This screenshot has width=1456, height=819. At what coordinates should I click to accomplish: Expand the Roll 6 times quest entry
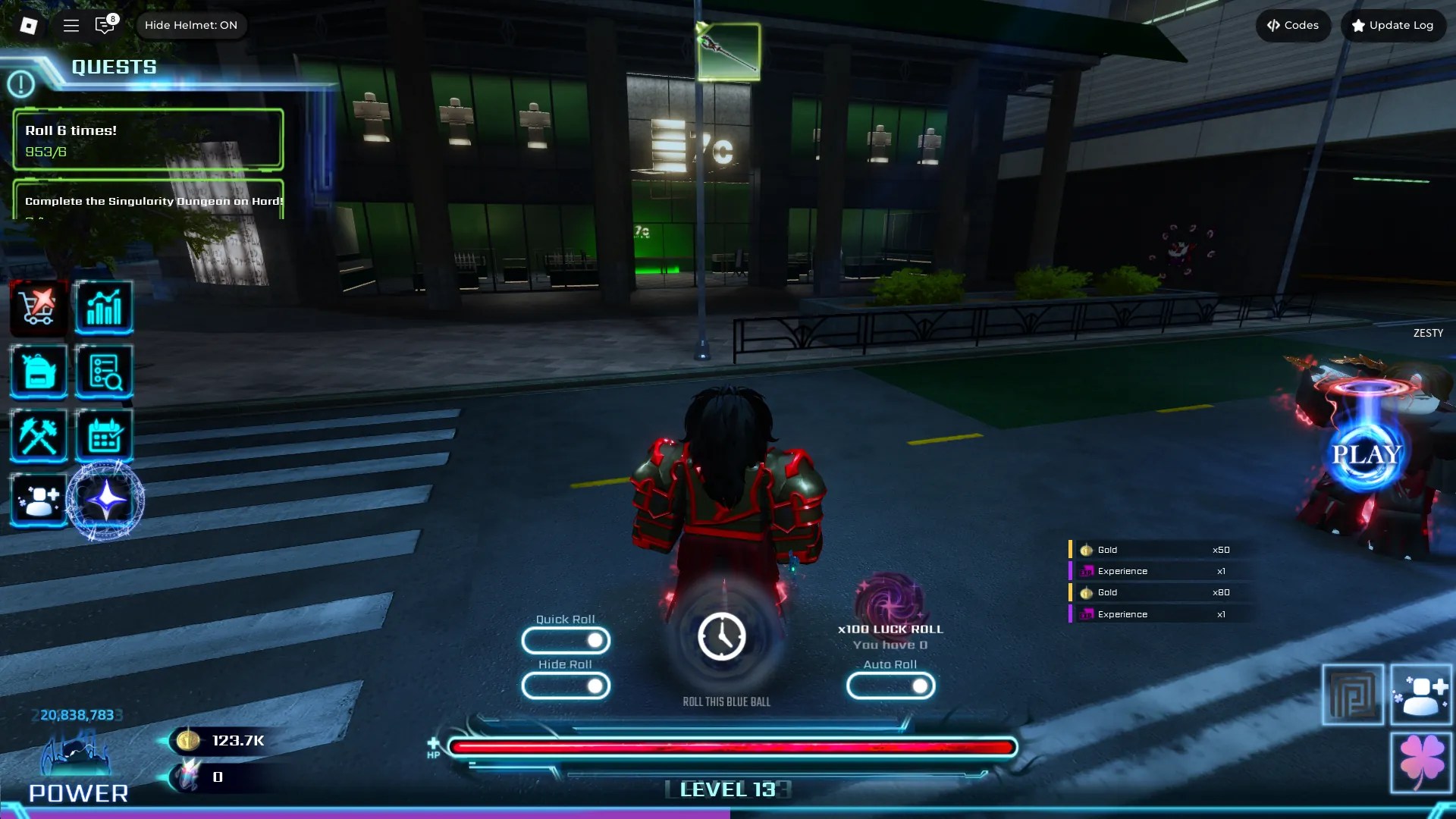click(148, 139)
